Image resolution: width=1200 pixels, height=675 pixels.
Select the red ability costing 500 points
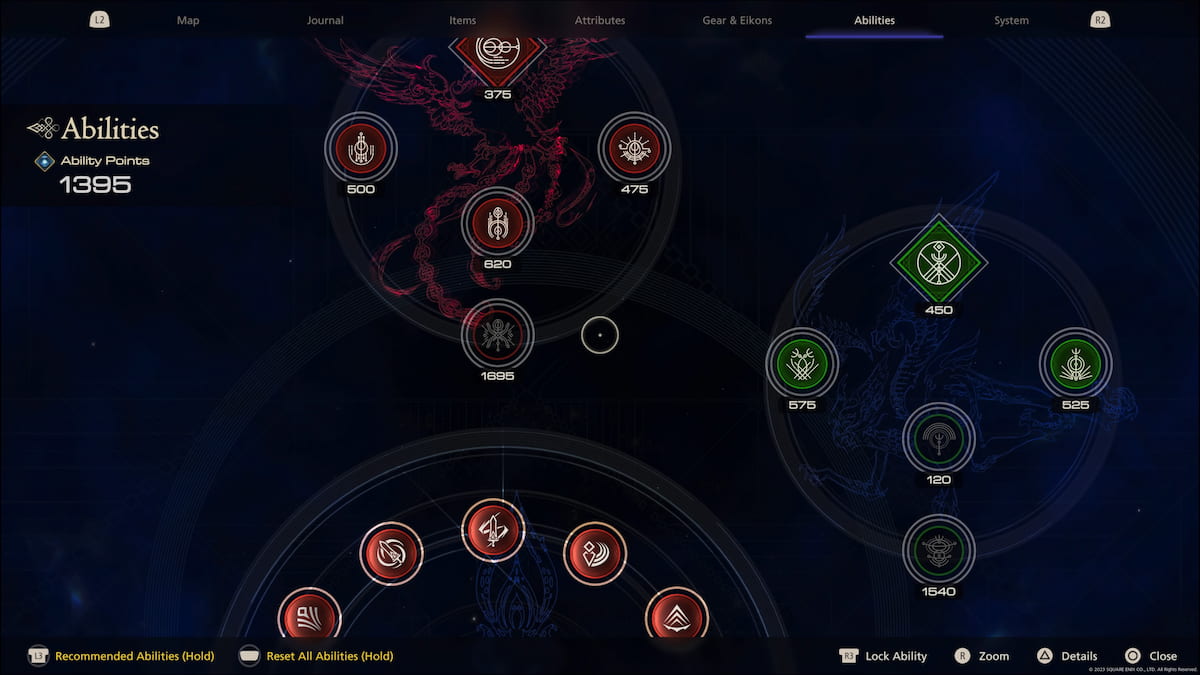(361, 148)
